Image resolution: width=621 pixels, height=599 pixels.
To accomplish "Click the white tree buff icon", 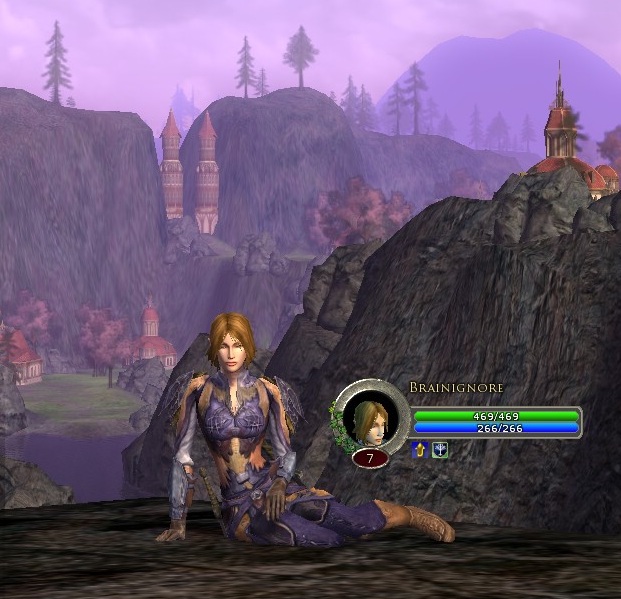I will [x=440, y=449].
